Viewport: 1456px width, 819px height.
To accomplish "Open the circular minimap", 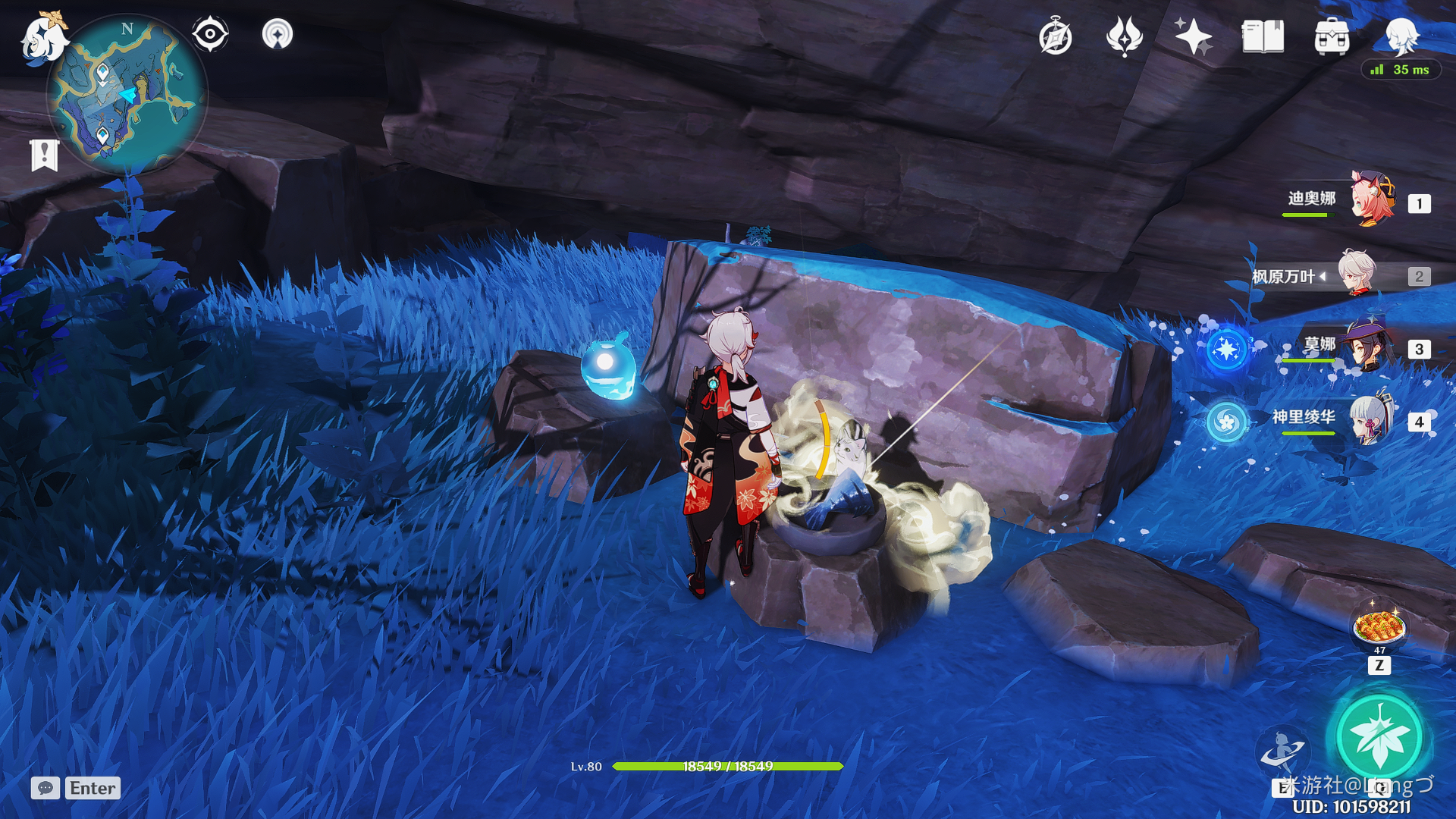I will (x=126, y=95).
